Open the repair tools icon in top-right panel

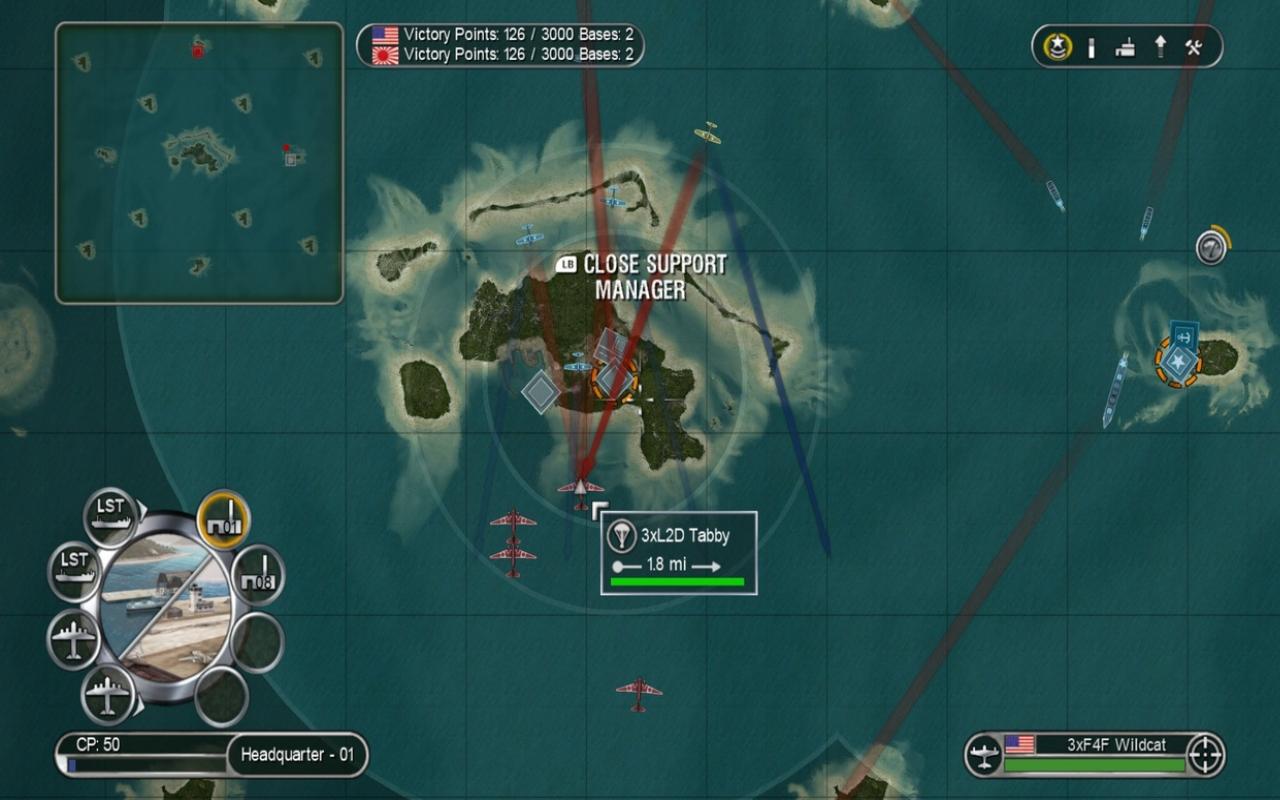click(1192, 46)
